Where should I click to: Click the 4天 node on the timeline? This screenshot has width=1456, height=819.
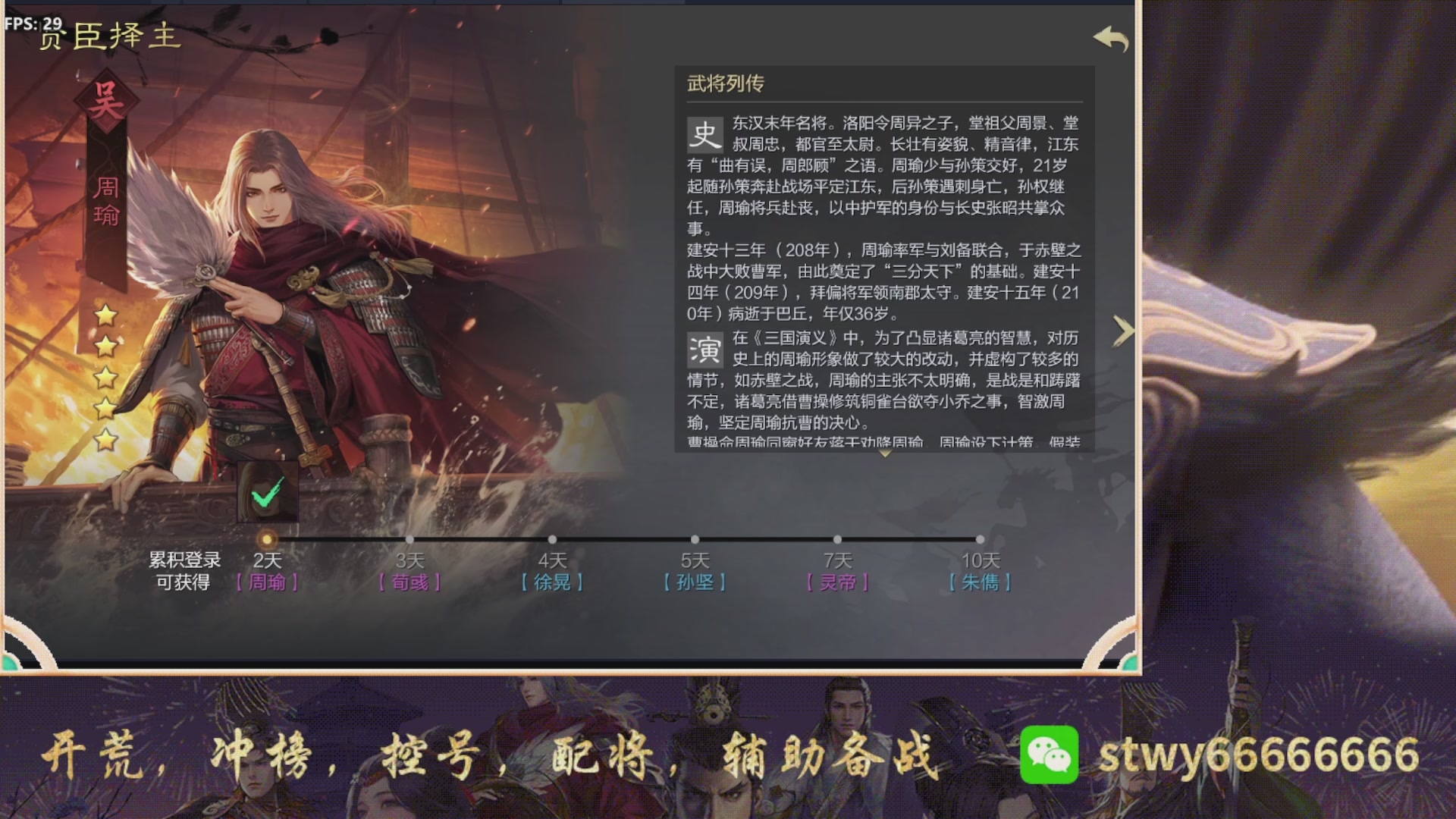[553, 538]
